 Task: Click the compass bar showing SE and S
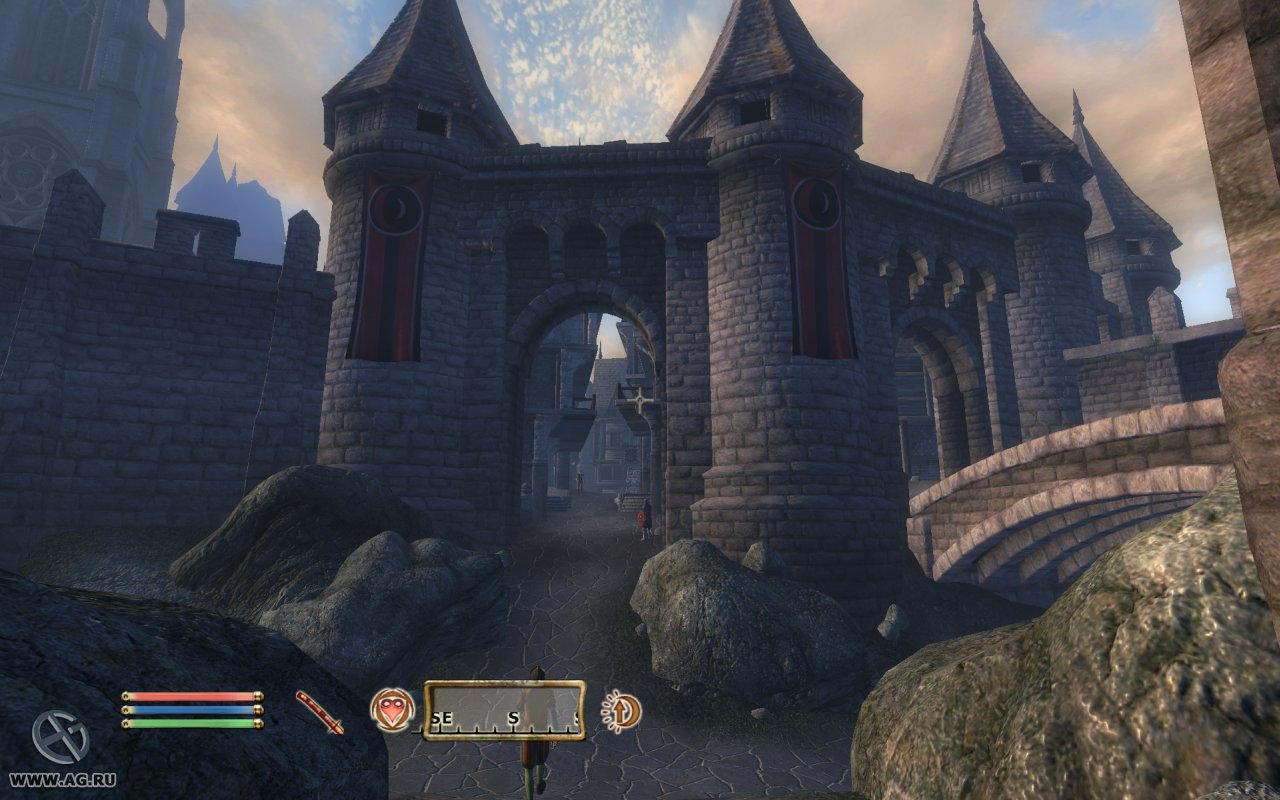click(x=504, y=710)
